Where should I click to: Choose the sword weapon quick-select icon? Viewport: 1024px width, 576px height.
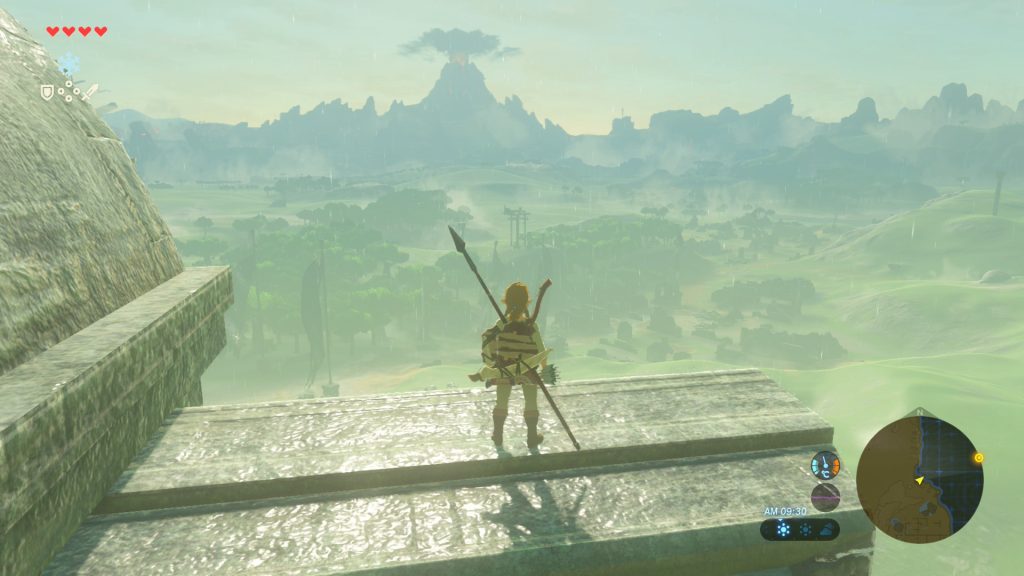(x=91, y=92)
